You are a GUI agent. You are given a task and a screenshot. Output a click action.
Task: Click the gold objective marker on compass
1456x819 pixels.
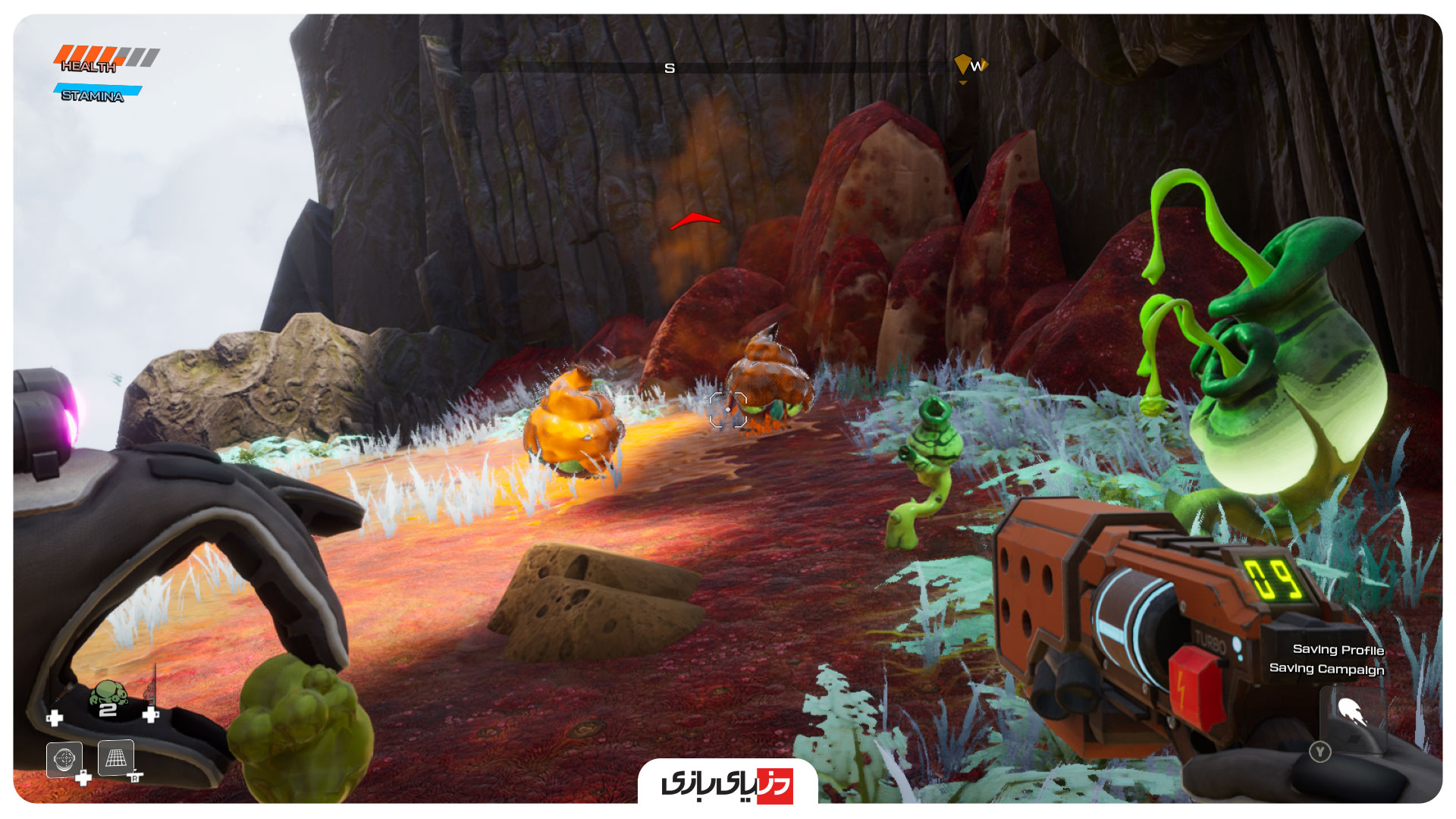962,64
